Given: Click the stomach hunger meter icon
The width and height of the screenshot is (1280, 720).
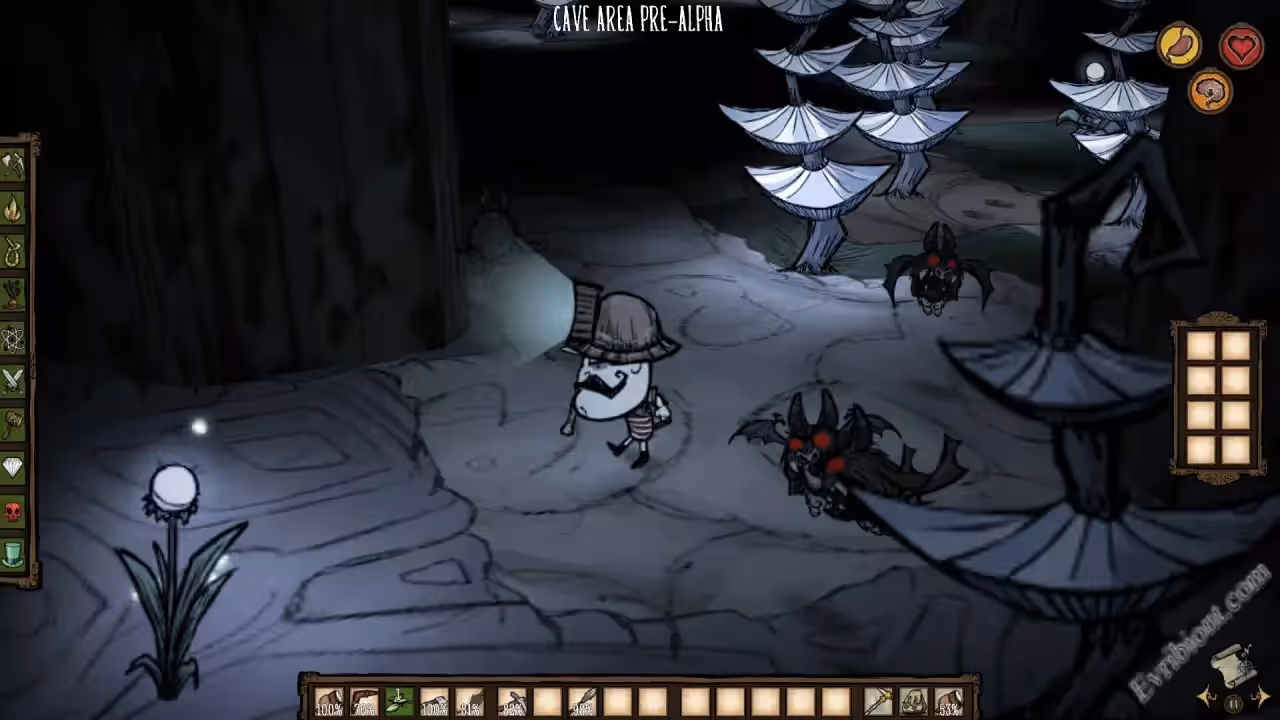Looking at the screenshot, I should [x=1180, y=46].
